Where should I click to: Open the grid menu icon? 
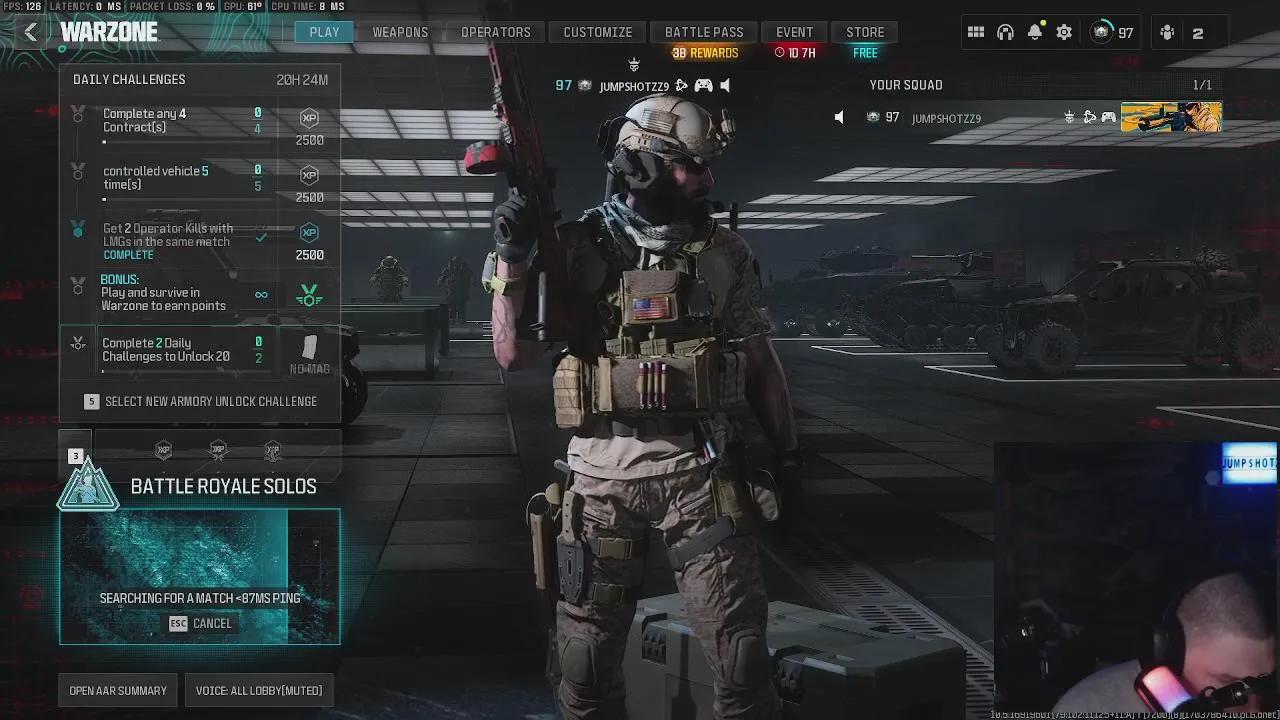pos(976,32)
